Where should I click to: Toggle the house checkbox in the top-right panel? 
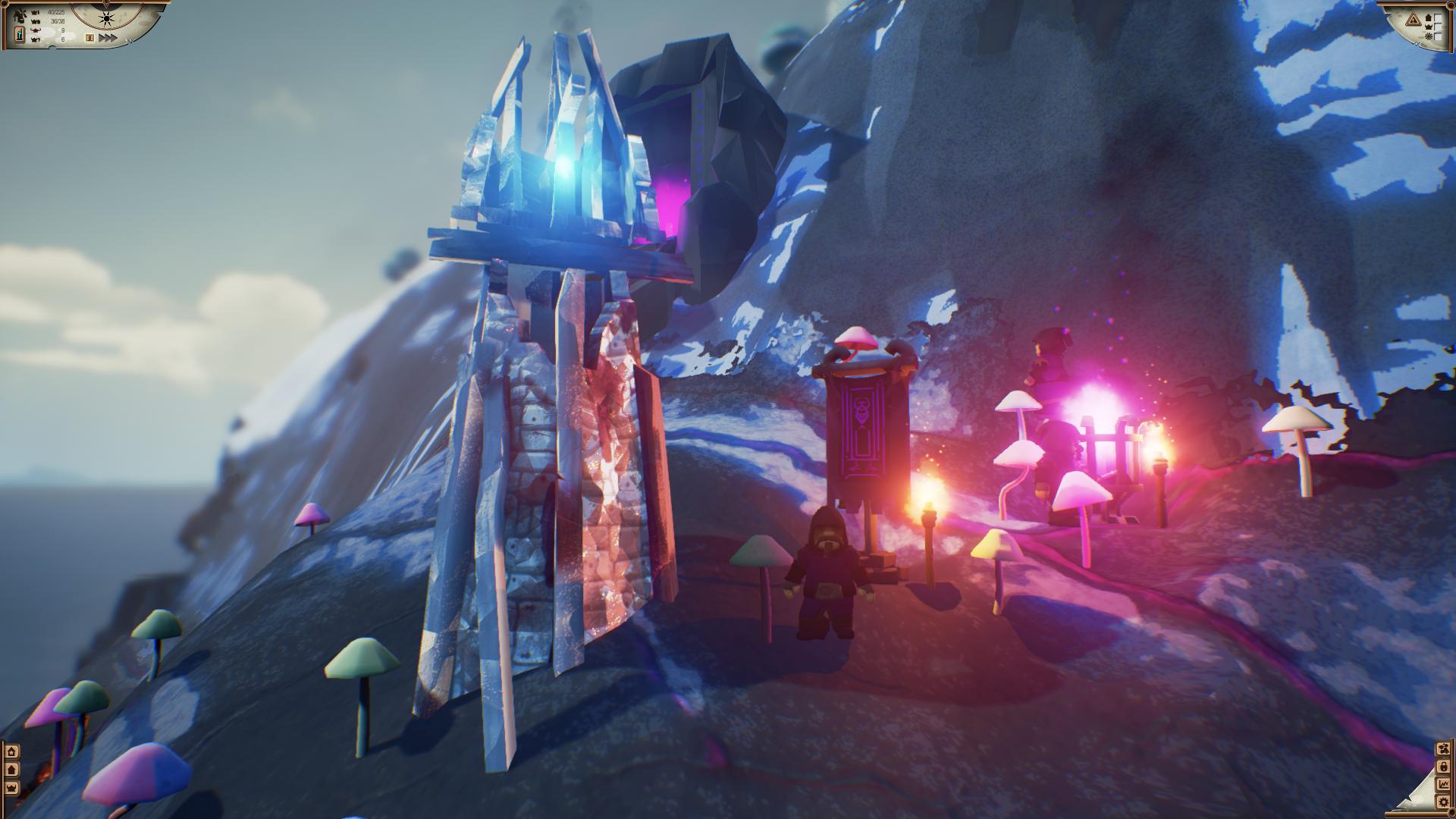pos(1438,17)
